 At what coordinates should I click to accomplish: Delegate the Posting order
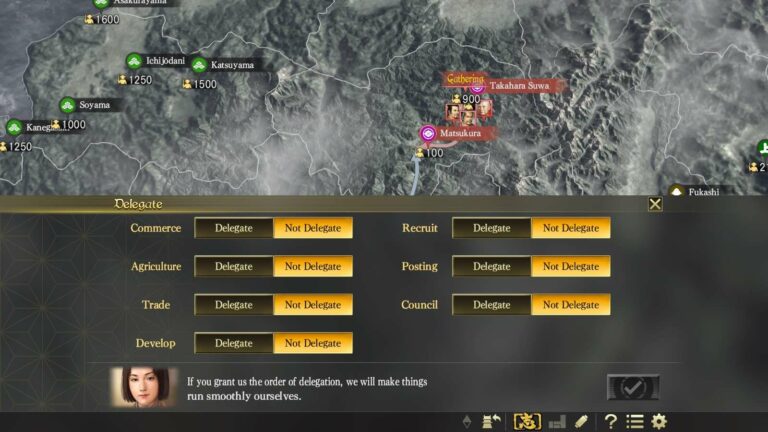pos(492,266)
